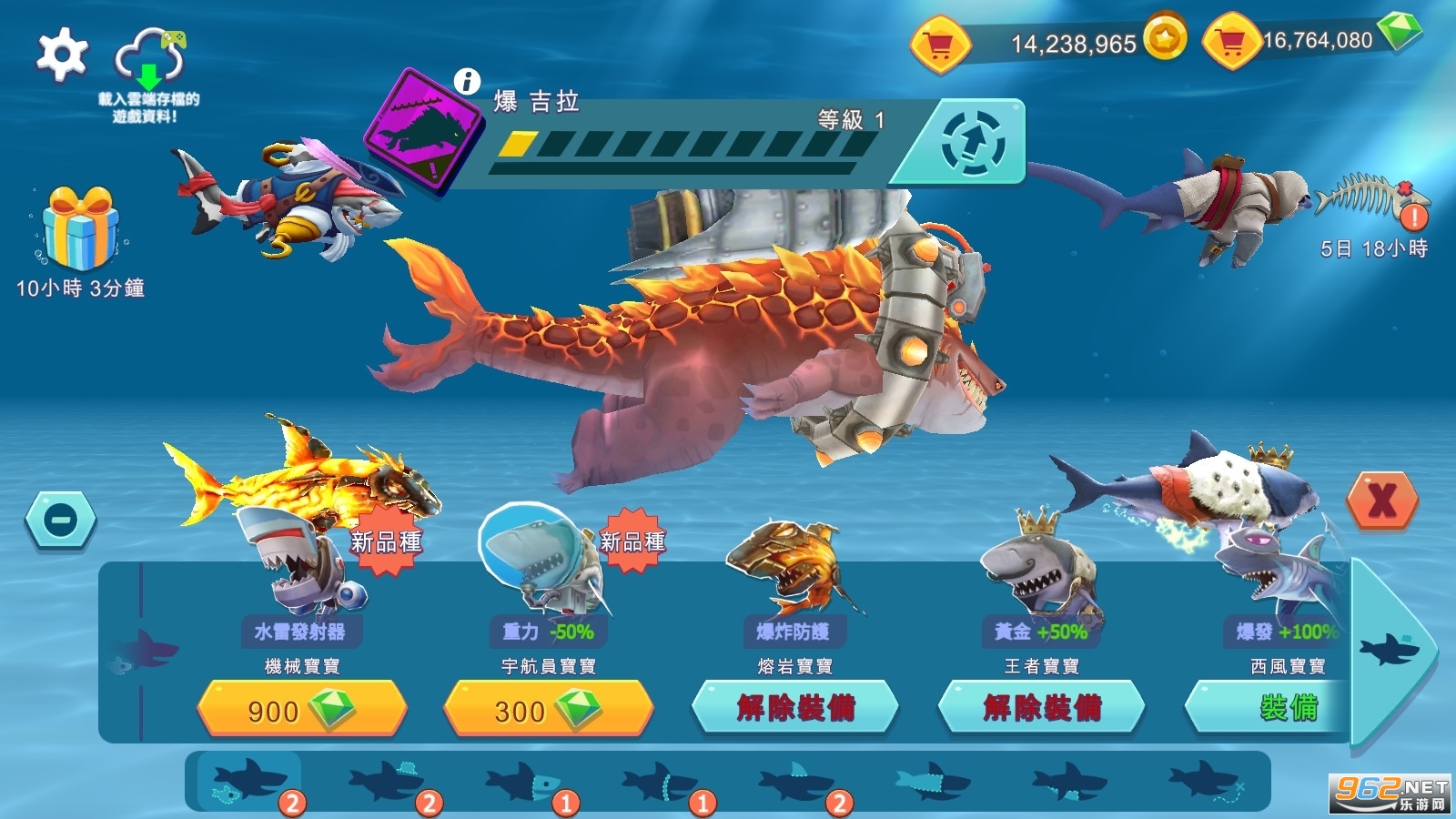The height and width of the screenshot is (819, 1456).
Task: Show info for the selected shark
Action: [x=467, y=81]
